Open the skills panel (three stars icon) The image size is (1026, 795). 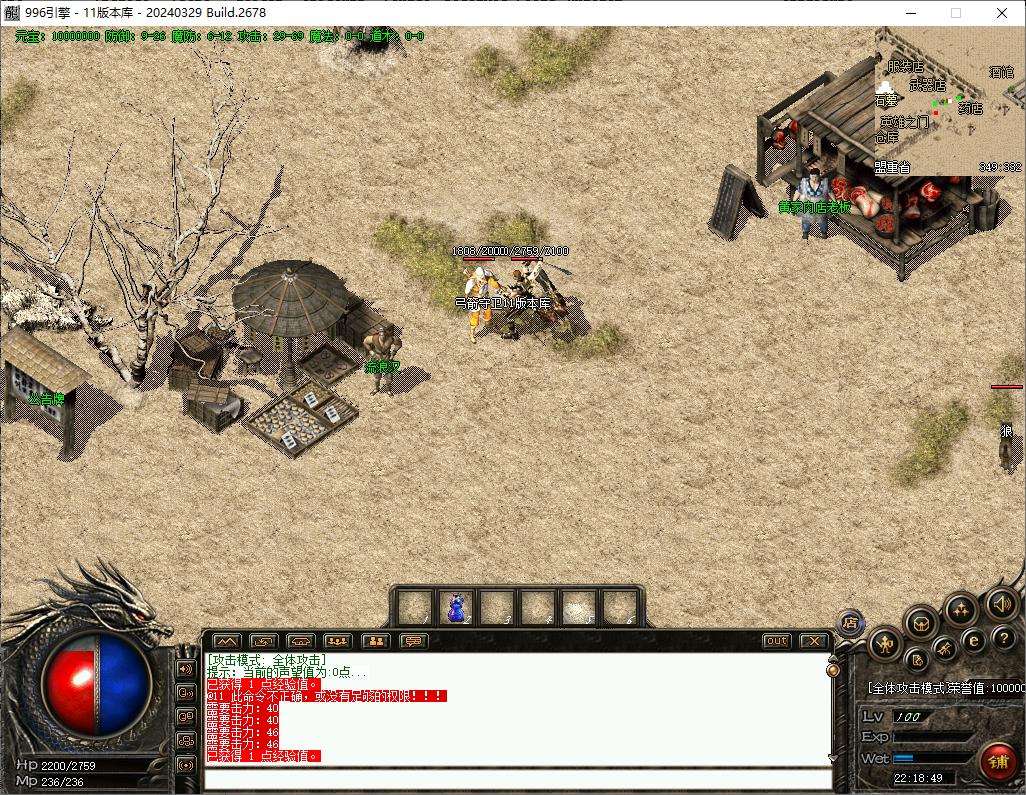(961, 609)
